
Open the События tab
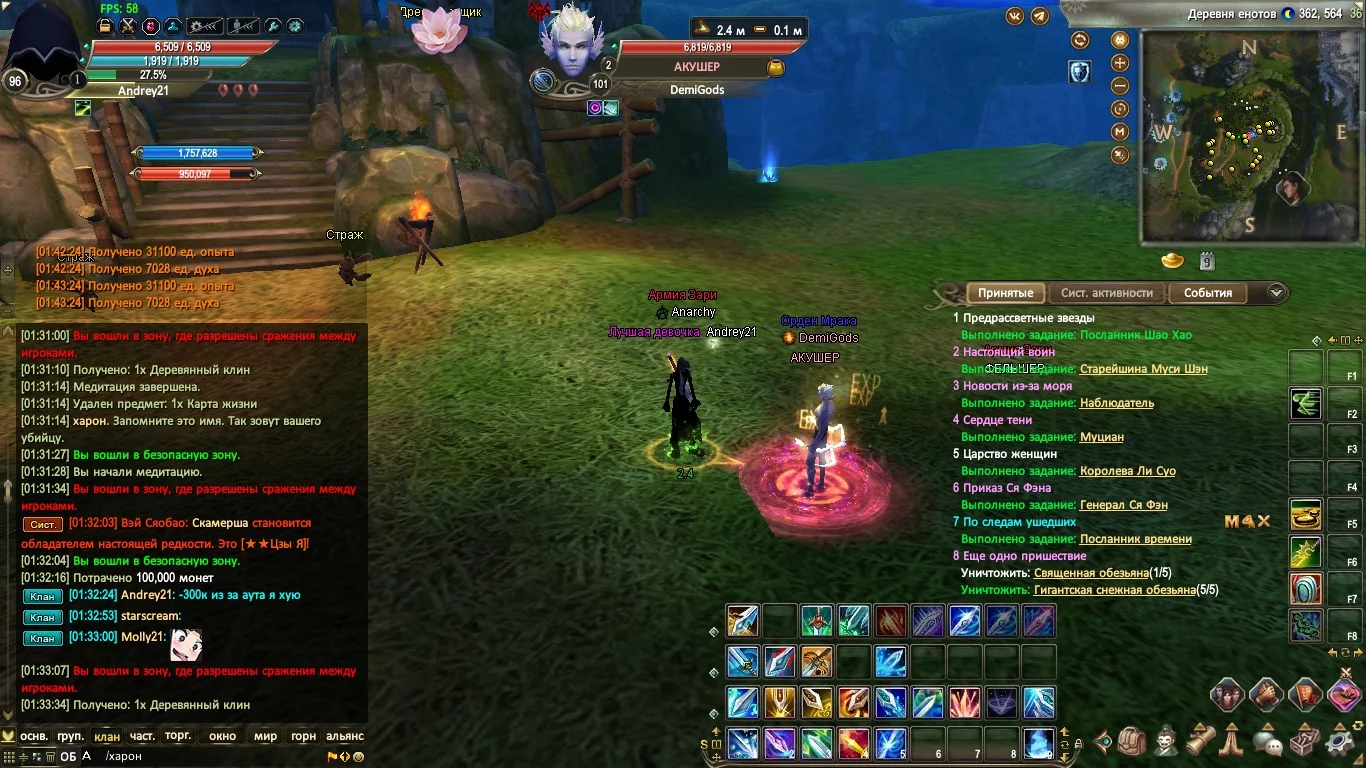(x=1208, y=293)
